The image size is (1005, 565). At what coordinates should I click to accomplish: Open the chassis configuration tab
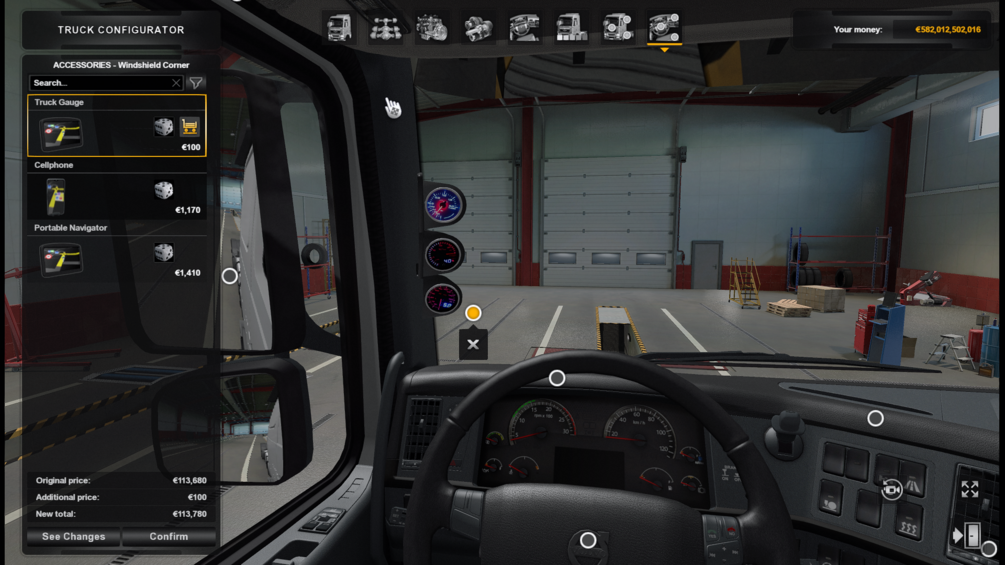click(385, 28)
